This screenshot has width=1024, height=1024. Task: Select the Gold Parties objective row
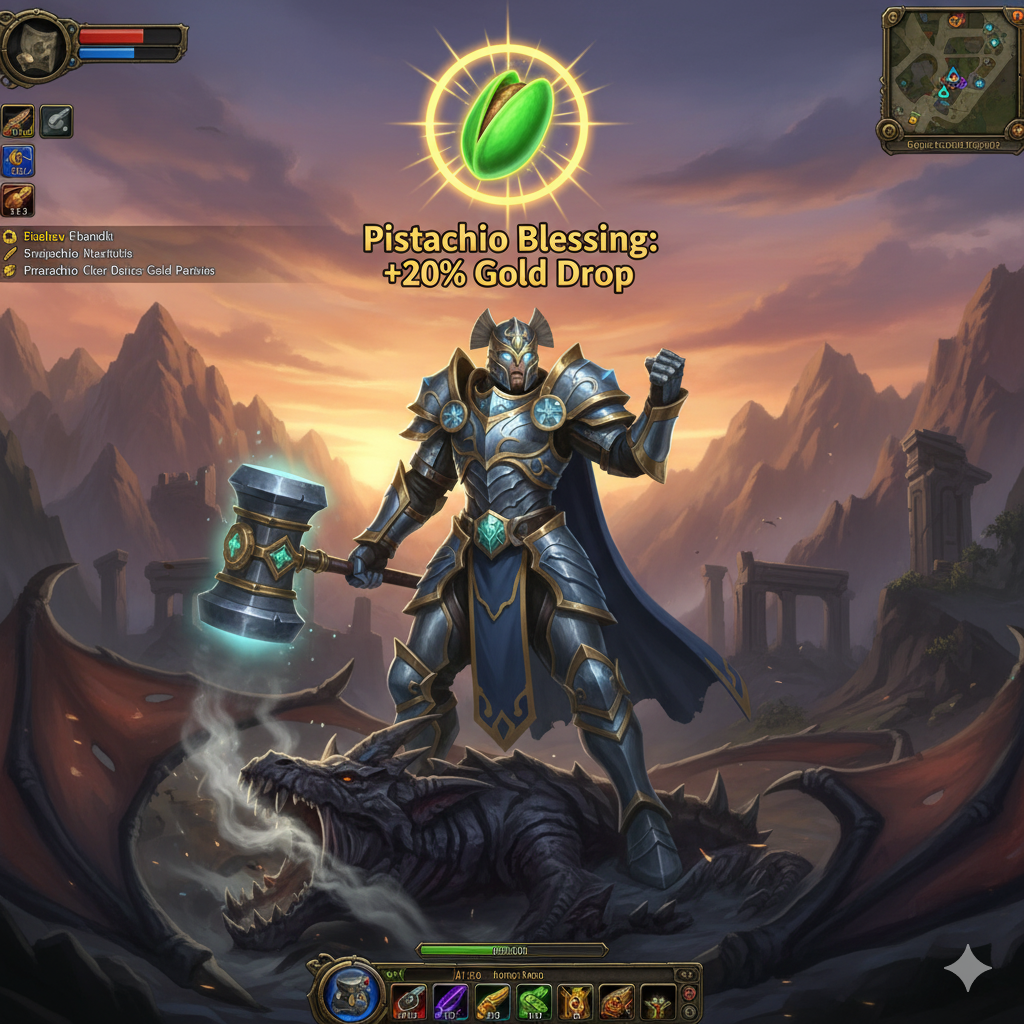(110, 270)
